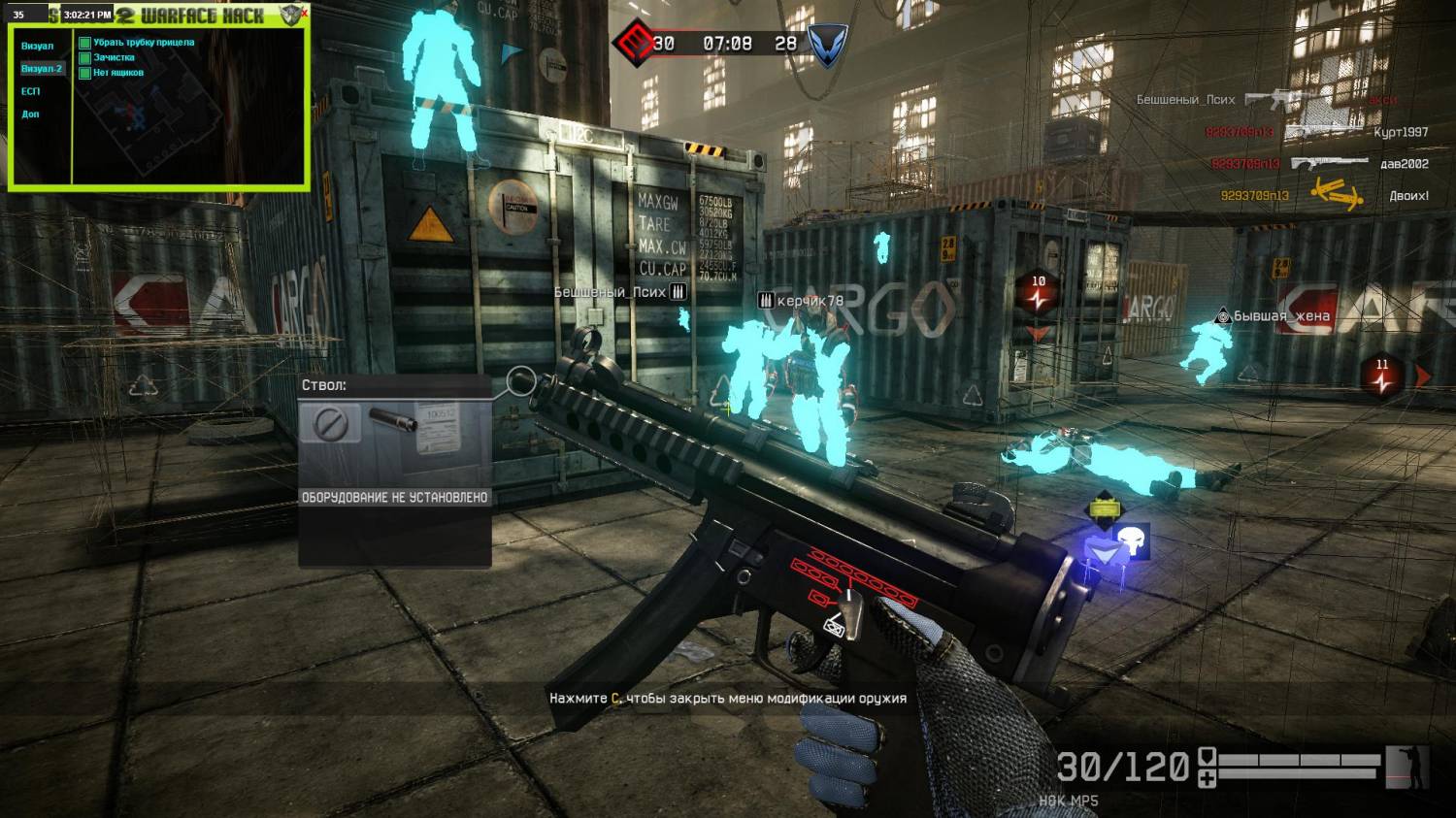The width and height of the screenshot is (1456, 818).
Task: Click the shield logo on the Warface Hack title
Action: (x=289, y=14)
